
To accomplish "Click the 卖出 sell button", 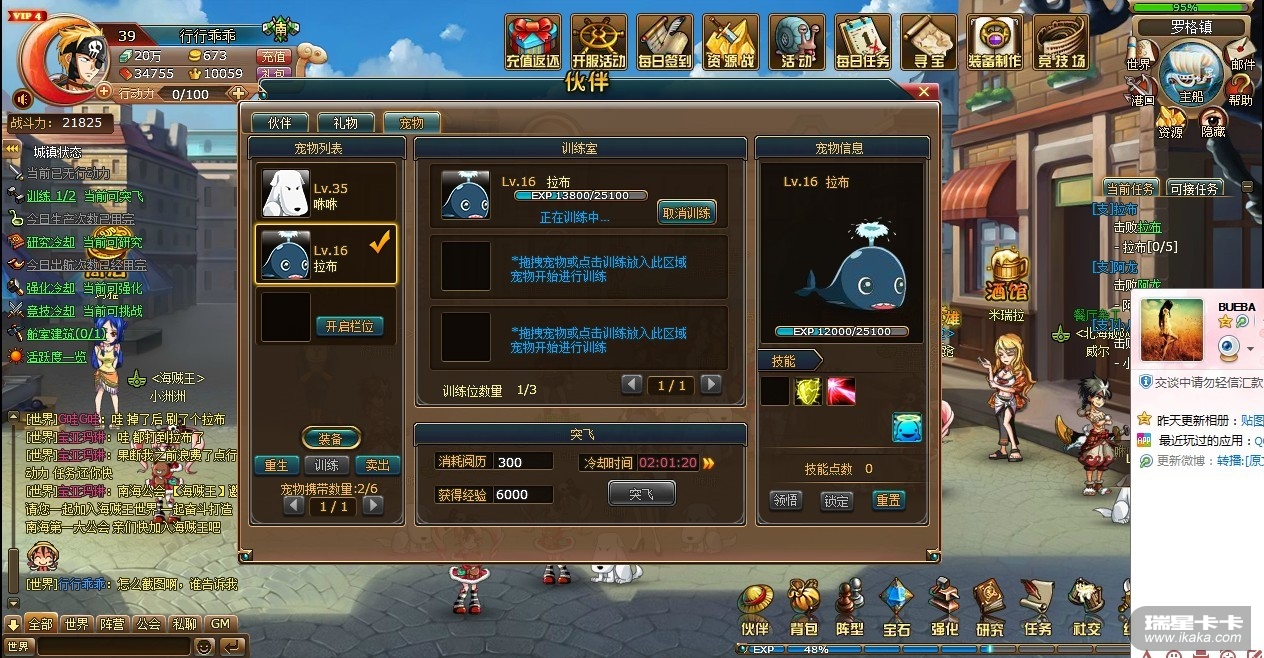I will [378, 465].
